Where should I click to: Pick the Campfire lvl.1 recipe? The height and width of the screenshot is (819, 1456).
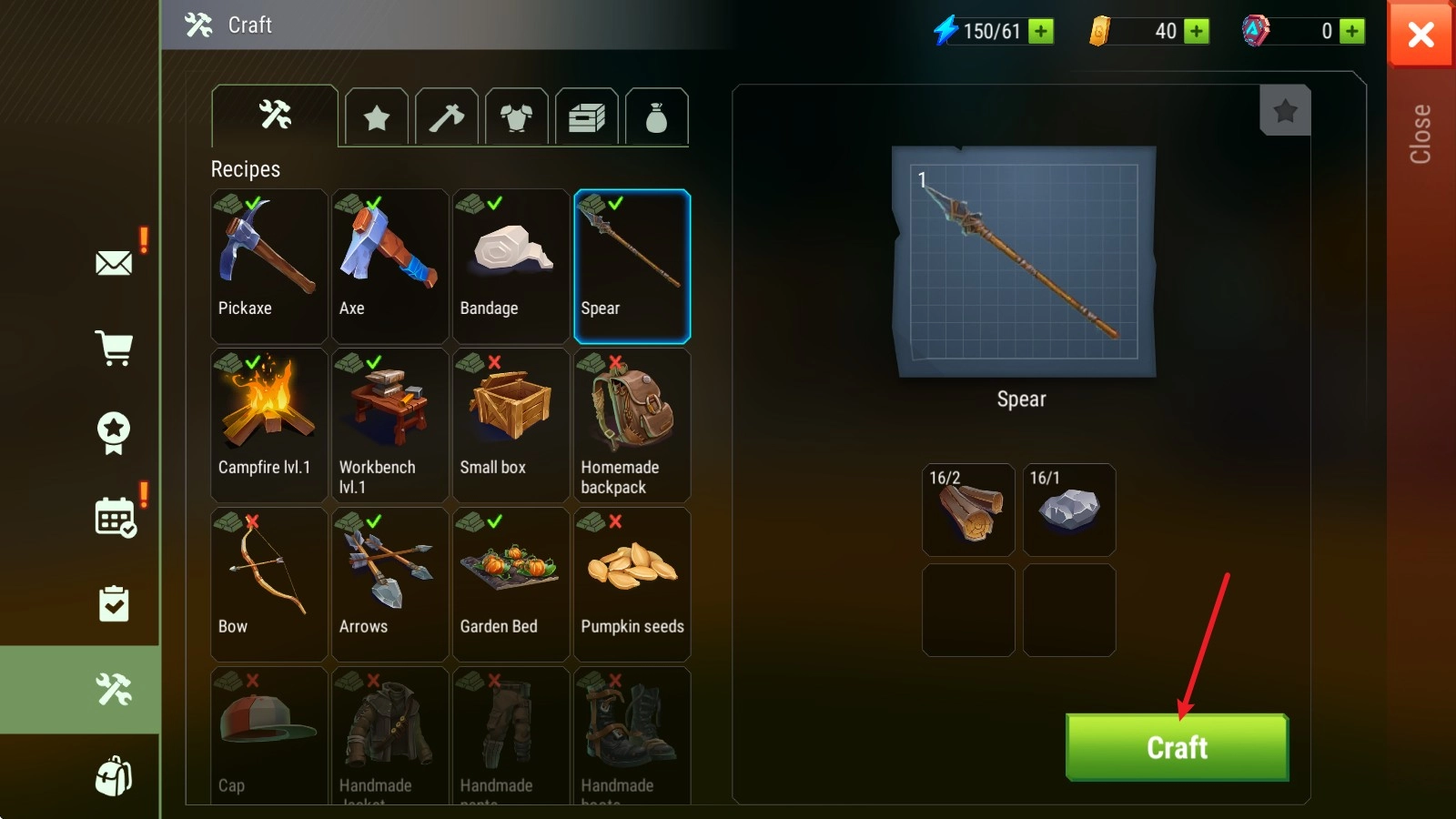coord(268,425)
